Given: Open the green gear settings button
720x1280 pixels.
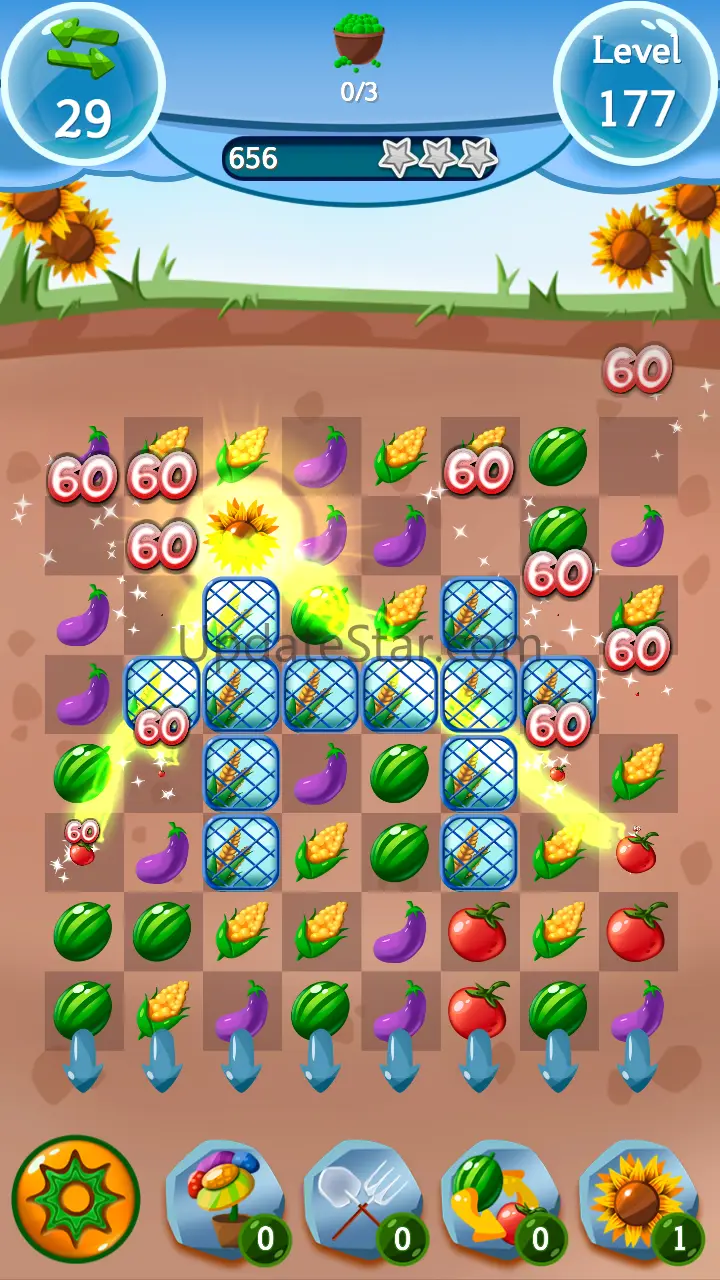Looking at the screenshot, I should (75, 1198).
